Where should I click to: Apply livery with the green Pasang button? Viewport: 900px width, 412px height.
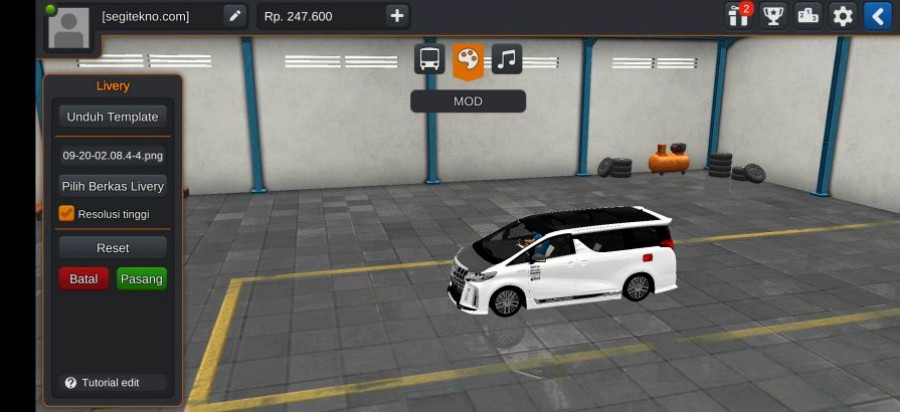point(141,279)
